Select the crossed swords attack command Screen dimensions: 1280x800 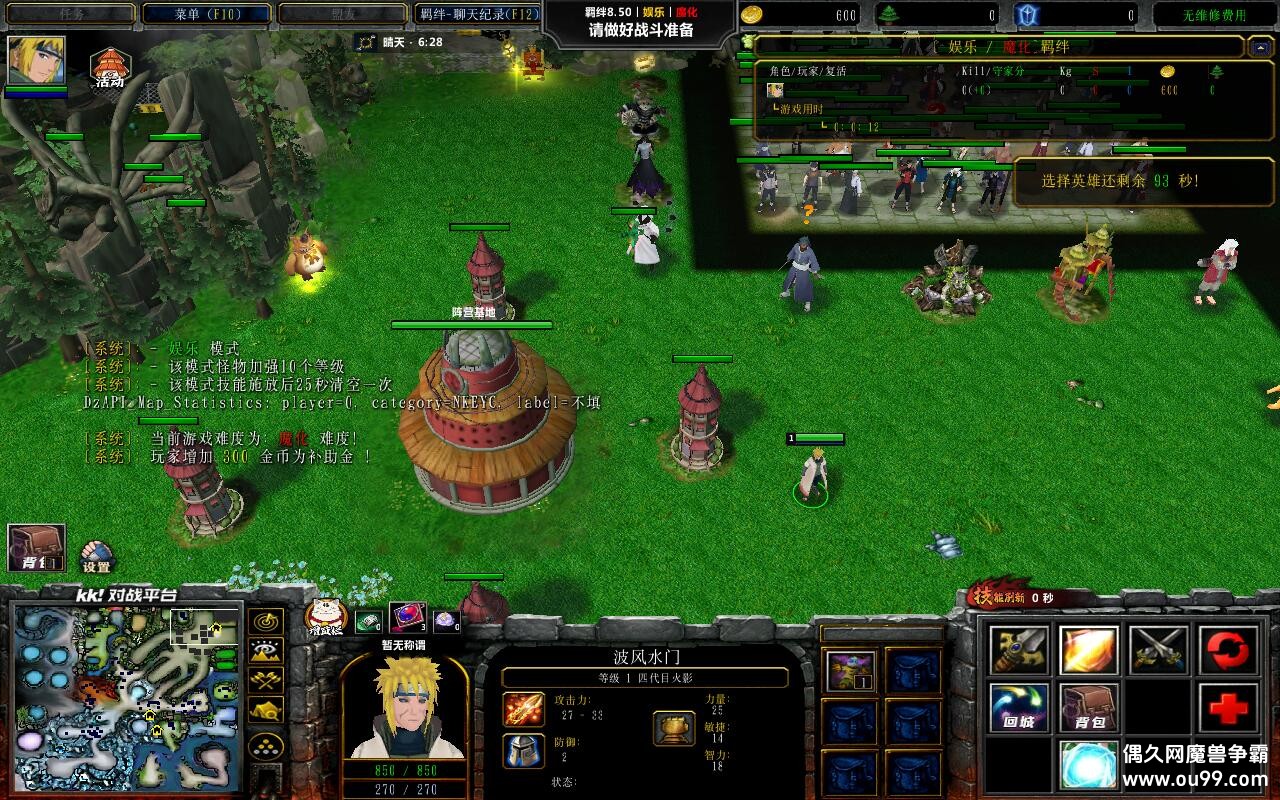1157,651
